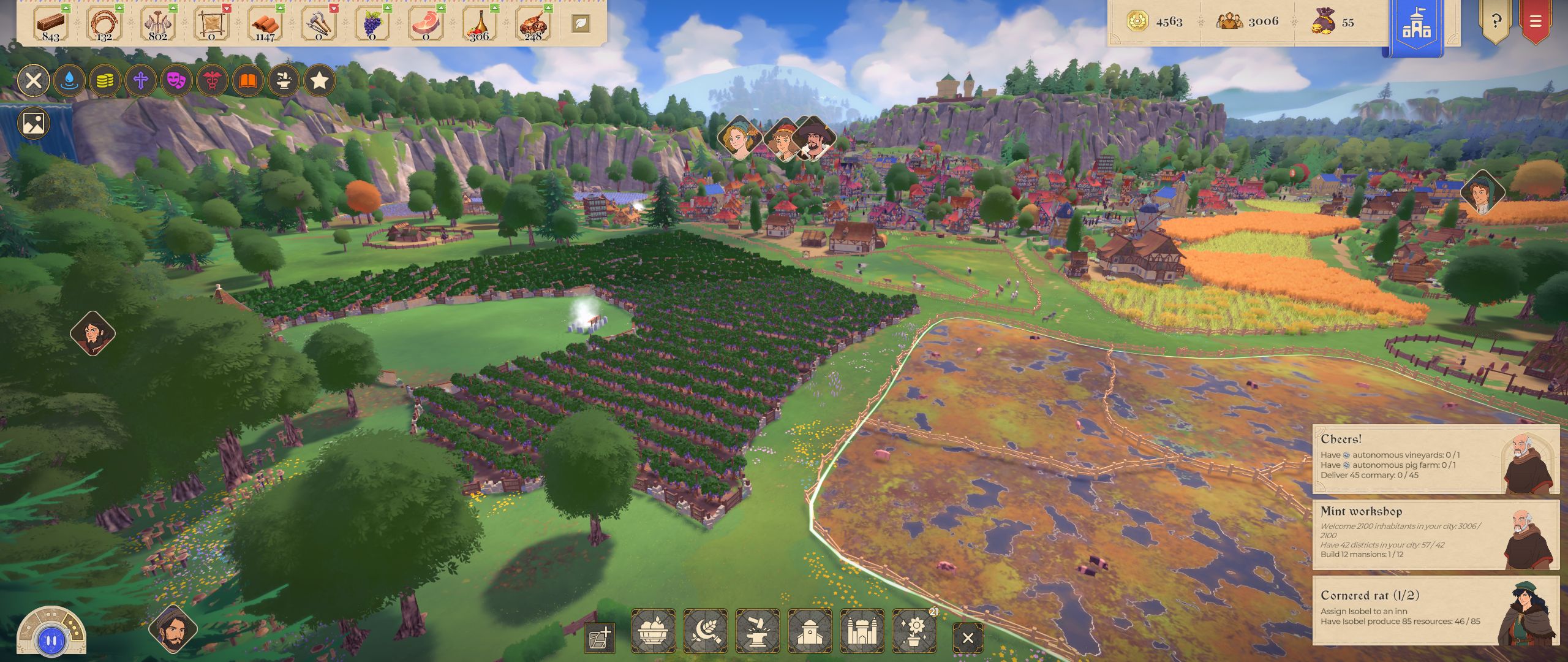Choose the sickle and wheat farming category
This screenshot has width=1568, height=662.
705,631
